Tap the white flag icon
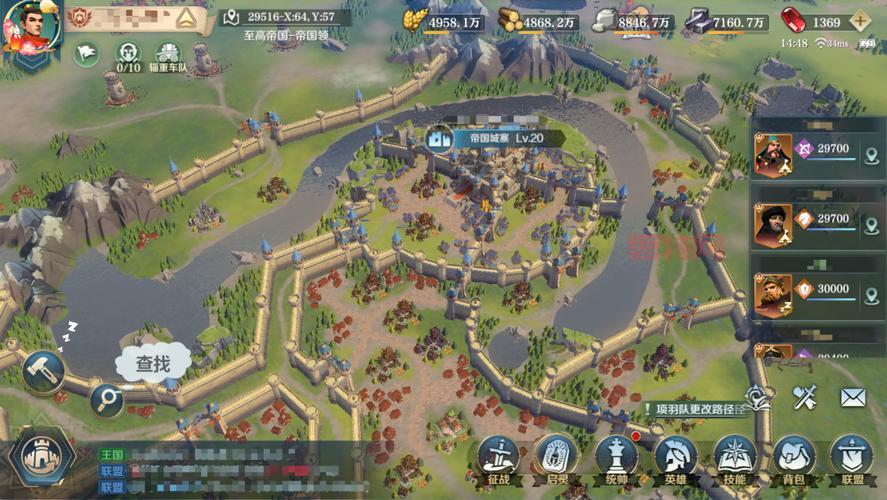887x500 pixels. coord(87,54)
